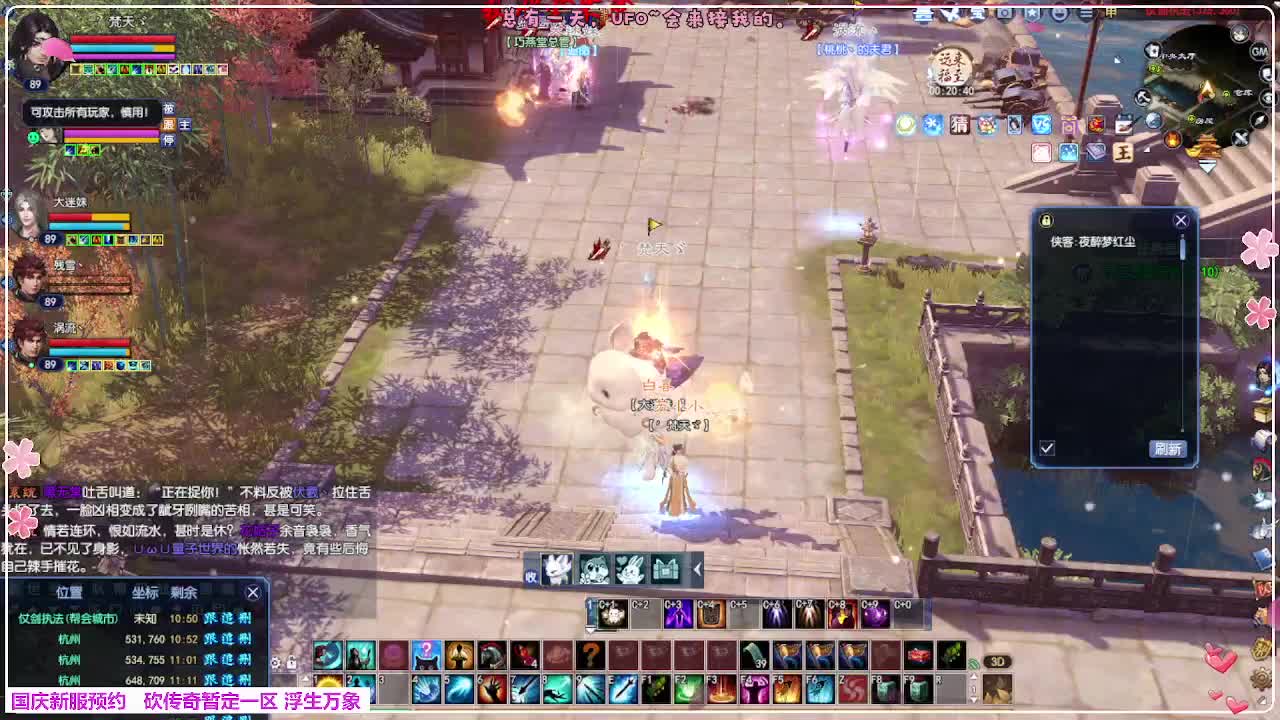This screenshot has height=720, width=1280.
Task: Click the lock toggle on the 侠客 panel header
Action: (1044, 221)
